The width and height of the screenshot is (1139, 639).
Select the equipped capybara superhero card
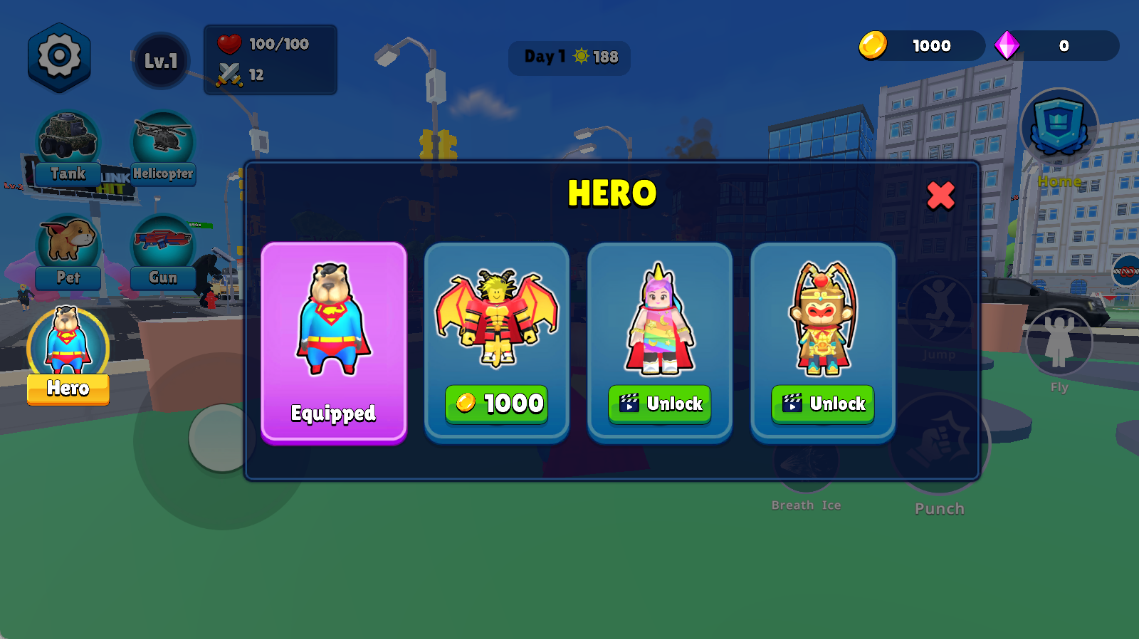click(333, 340)
